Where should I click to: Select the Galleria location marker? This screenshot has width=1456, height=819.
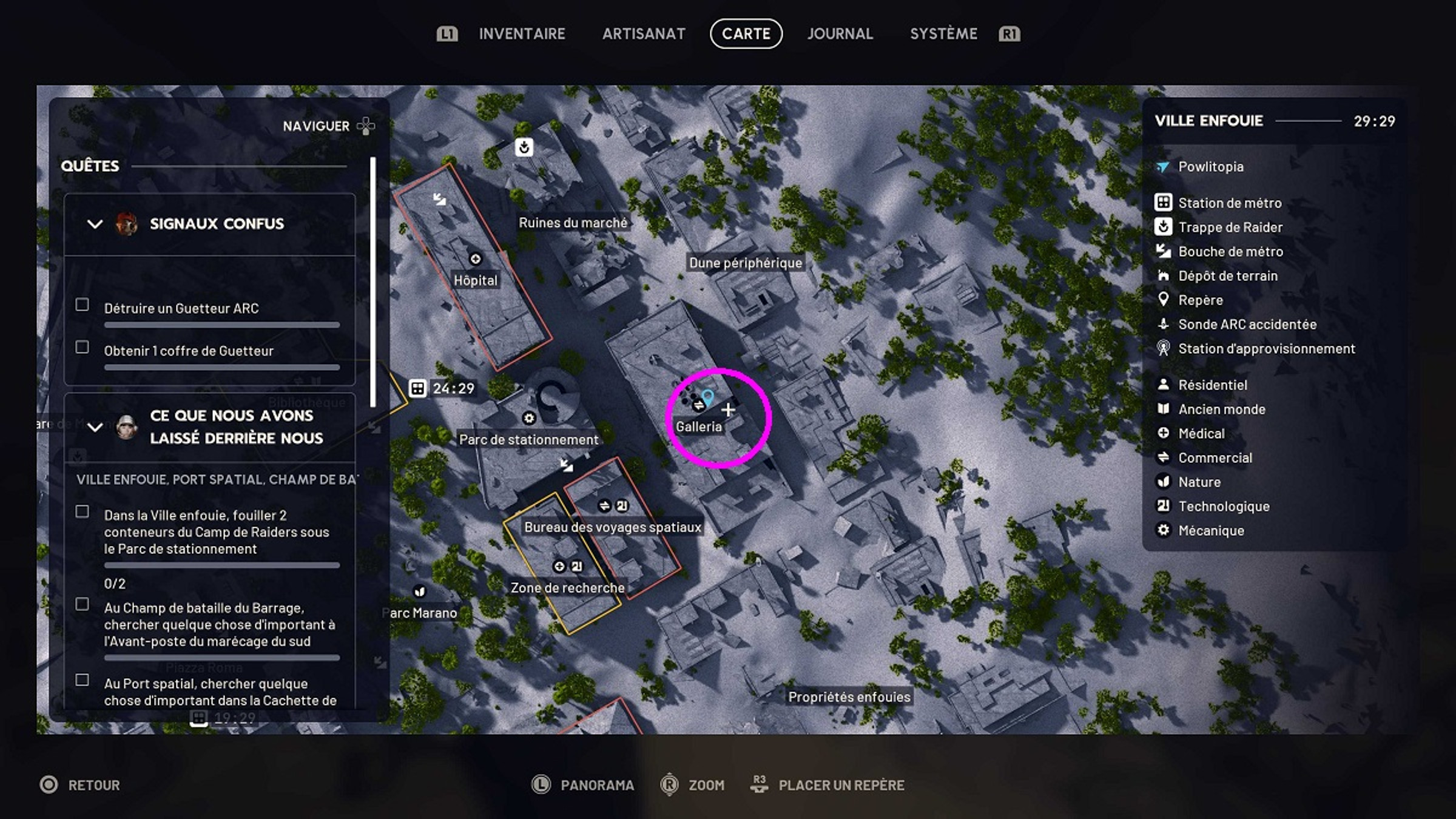[x=699, y=426]
